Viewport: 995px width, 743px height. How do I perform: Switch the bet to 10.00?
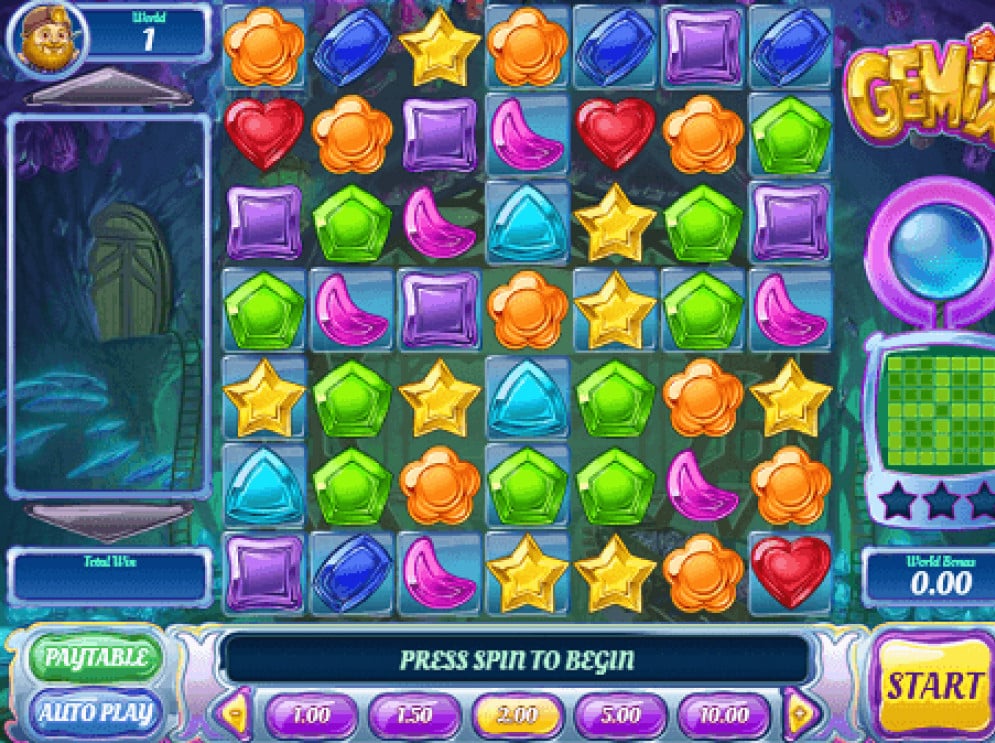[724, 716]
